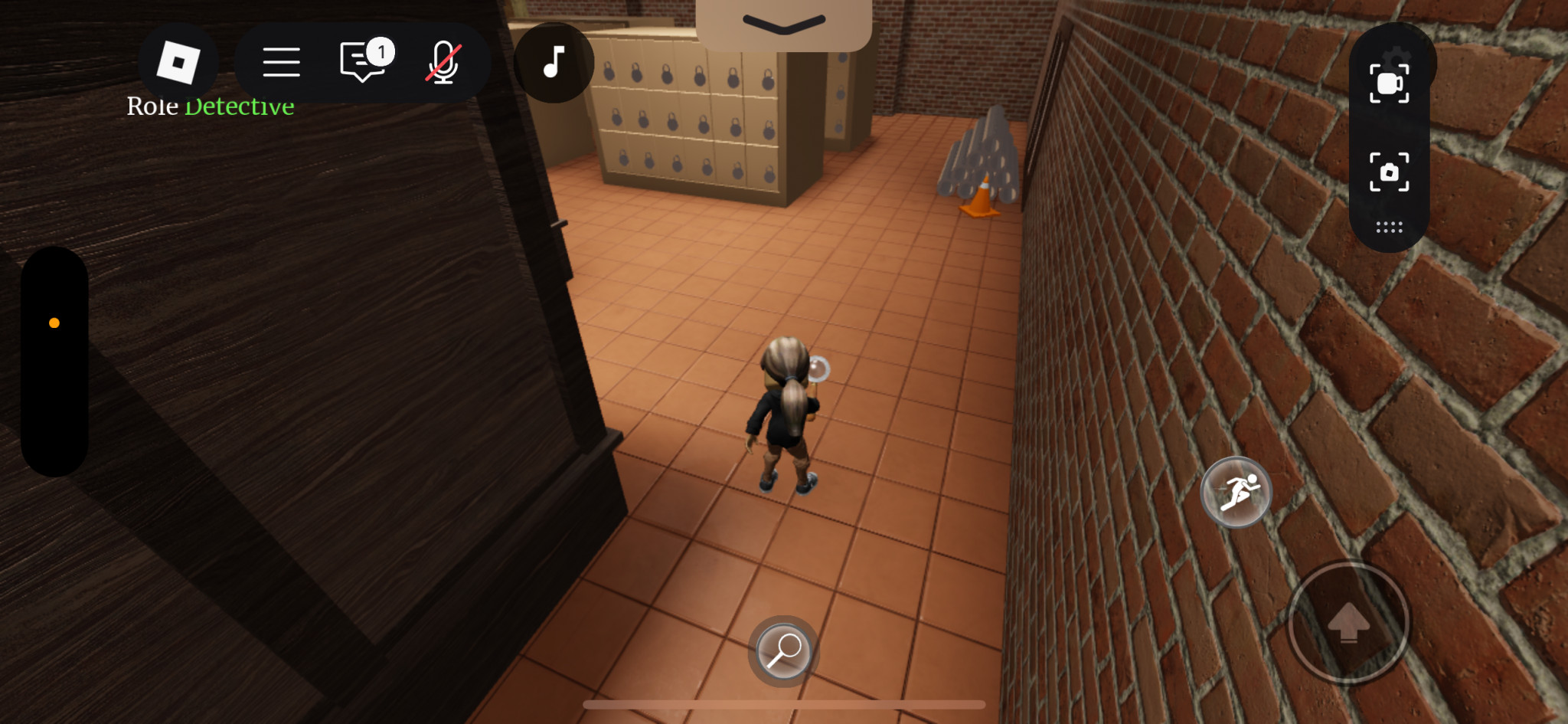Activate the sprint running button
This screenshot has height=724, width=1568.
(1236, 493)
